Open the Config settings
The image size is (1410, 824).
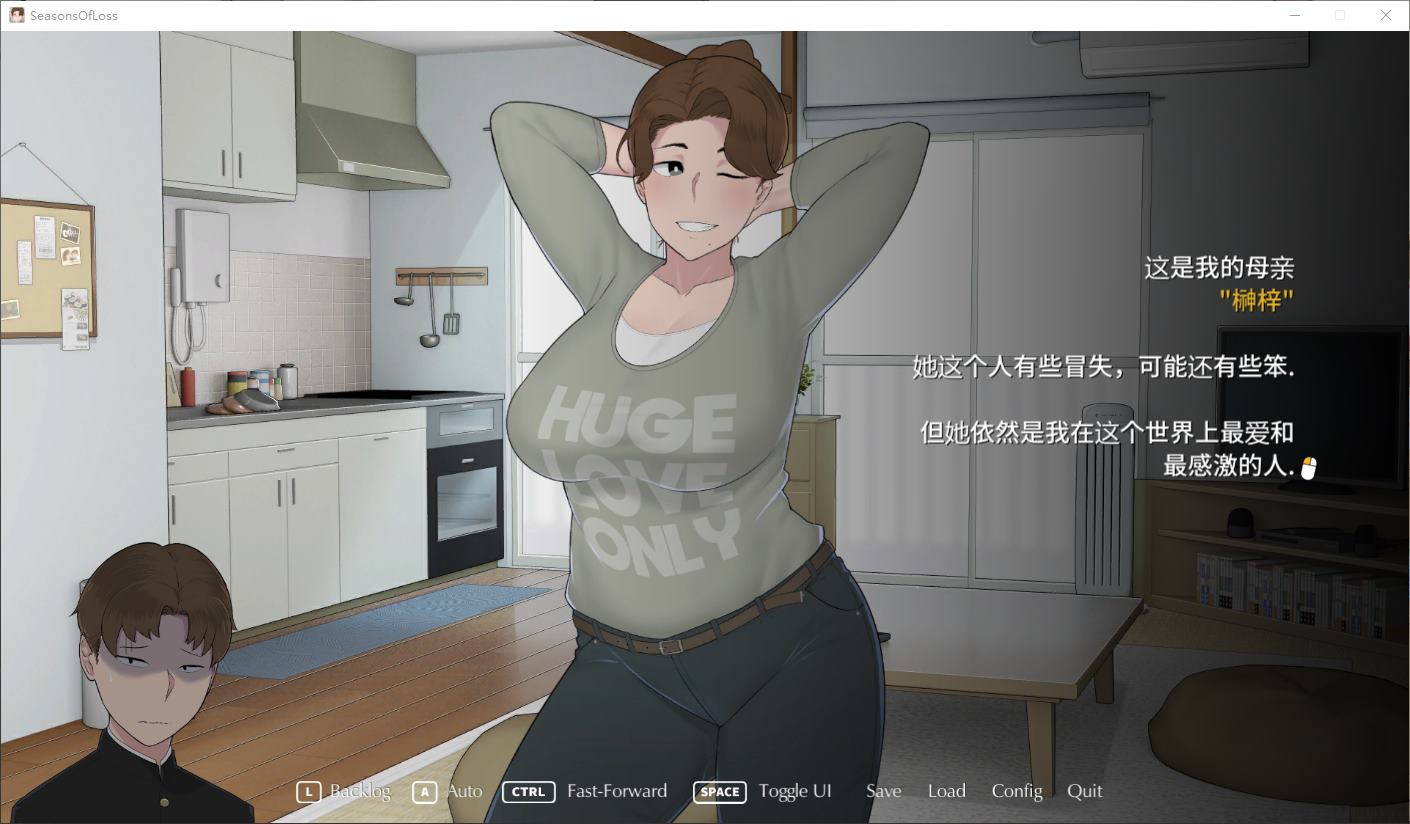point(1017,791)
